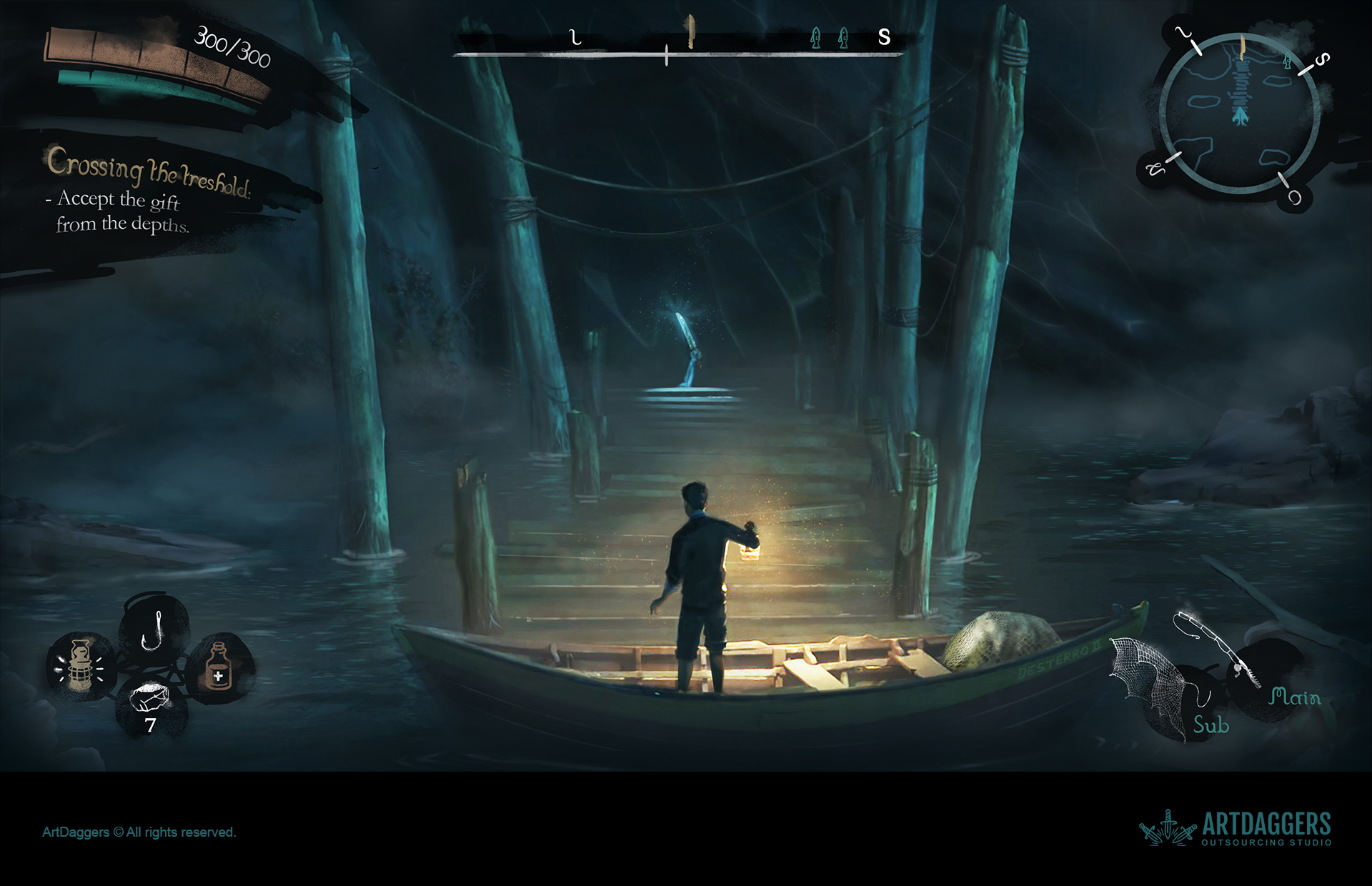Click the ArtDaggers studio logo
Image resolution: width=1372 pixels, height=886 pixels.
(x=1235, y=828)
